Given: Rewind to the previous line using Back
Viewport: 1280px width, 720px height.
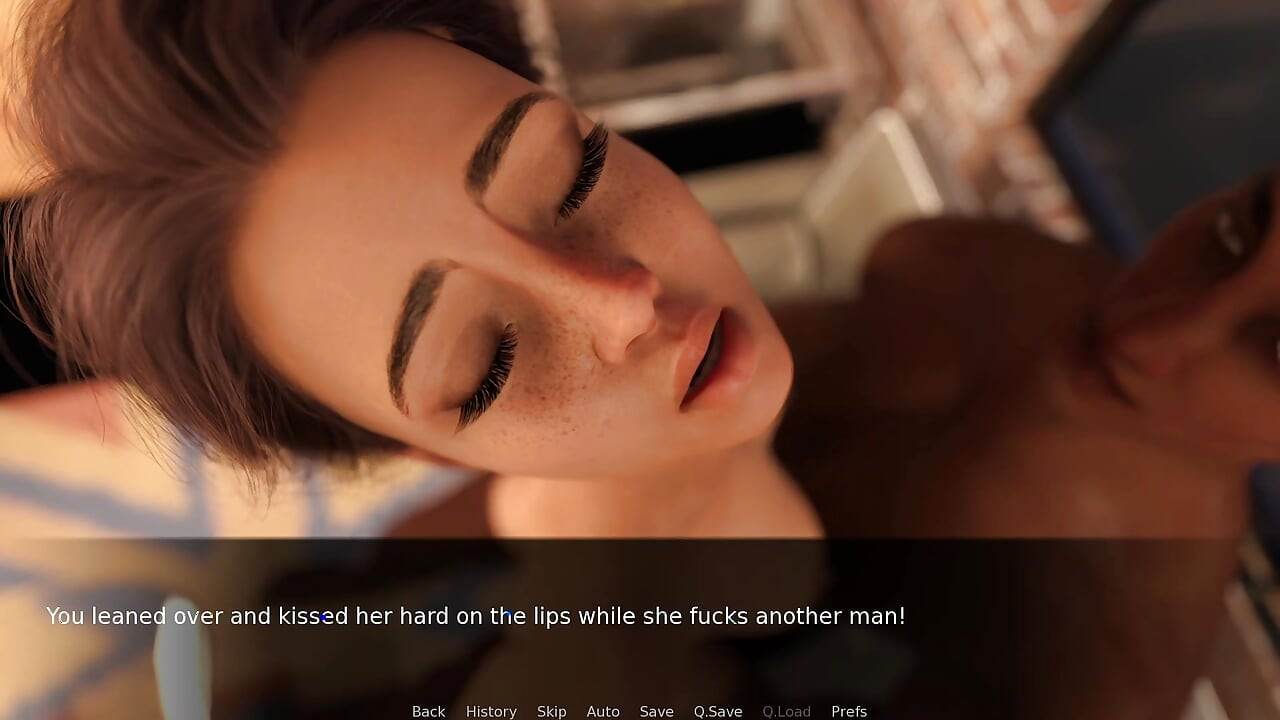Looking at the screenshot, I should coord(428,711).
